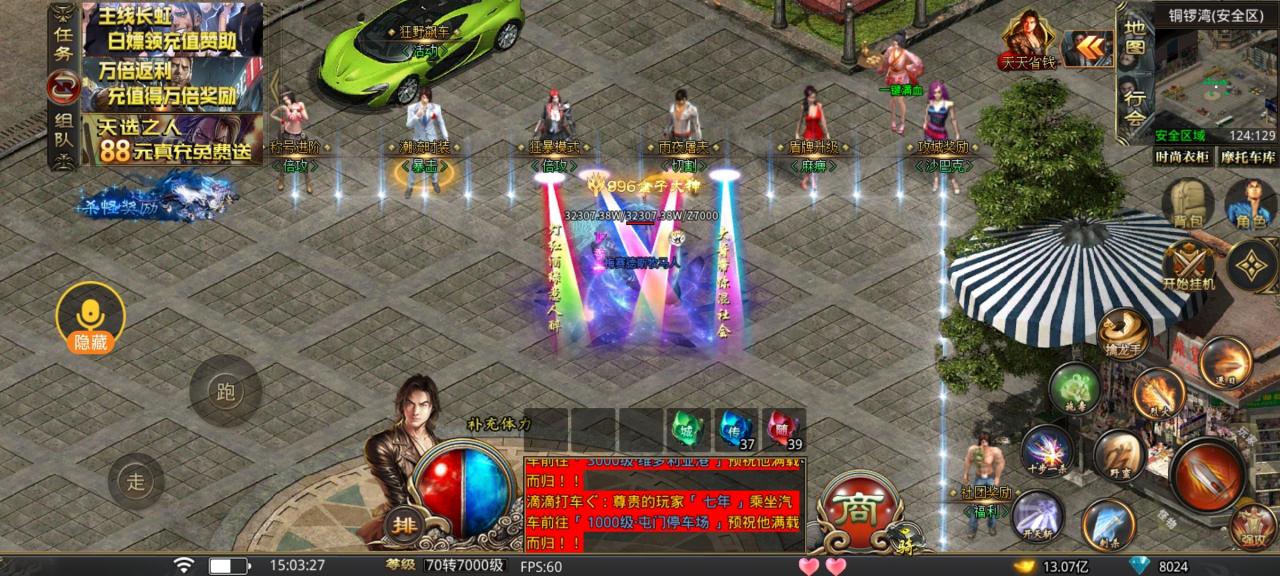Image resolution: width=1280 pixels, height=576 pixels.
Task: Activate 开始挂机 auto-battle
Action: pyautogui.click(x=1188, y=265)
